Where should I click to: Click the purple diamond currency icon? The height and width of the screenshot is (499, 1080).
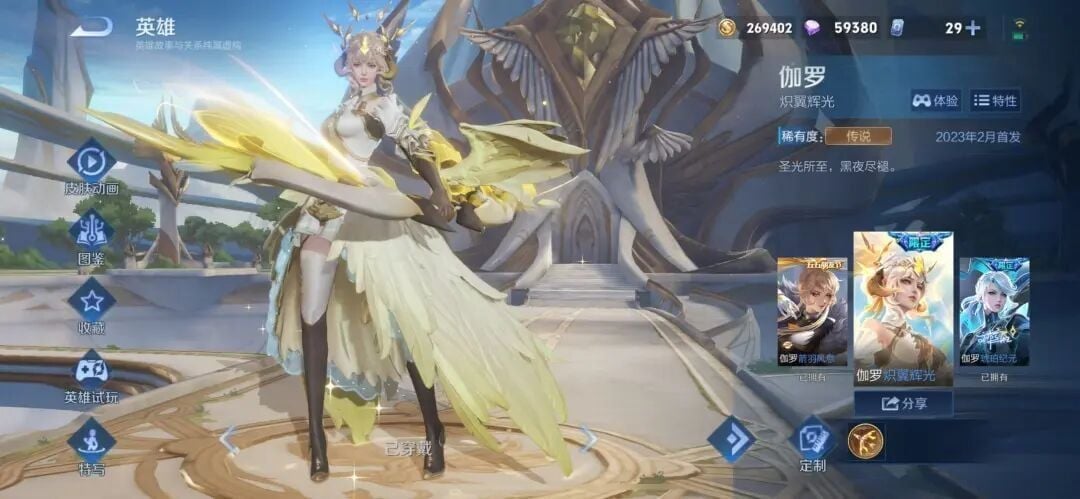(x=812, y=28)
